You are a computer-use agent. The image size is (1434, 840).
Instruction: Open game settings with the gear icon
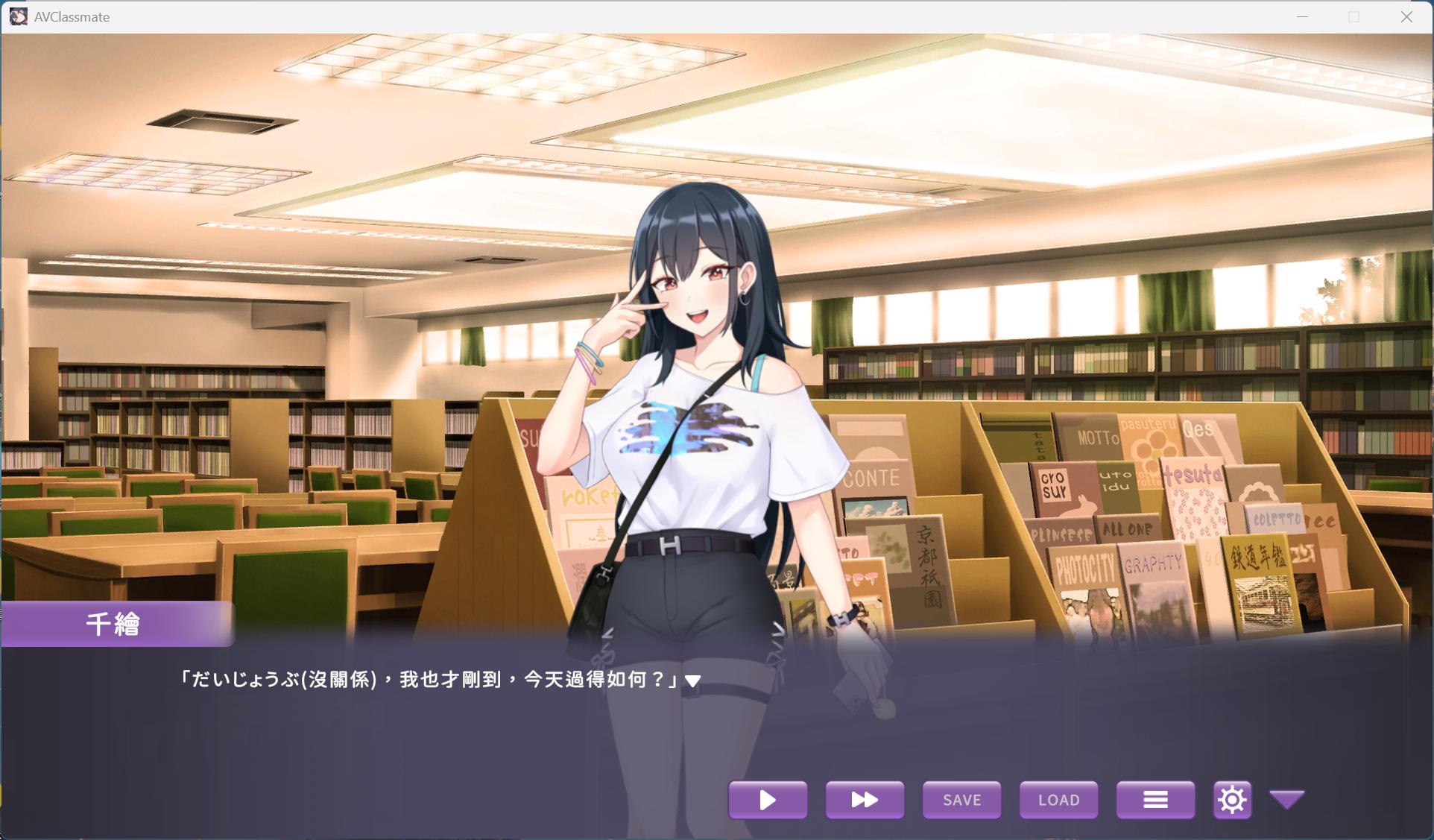point(1232,800)
